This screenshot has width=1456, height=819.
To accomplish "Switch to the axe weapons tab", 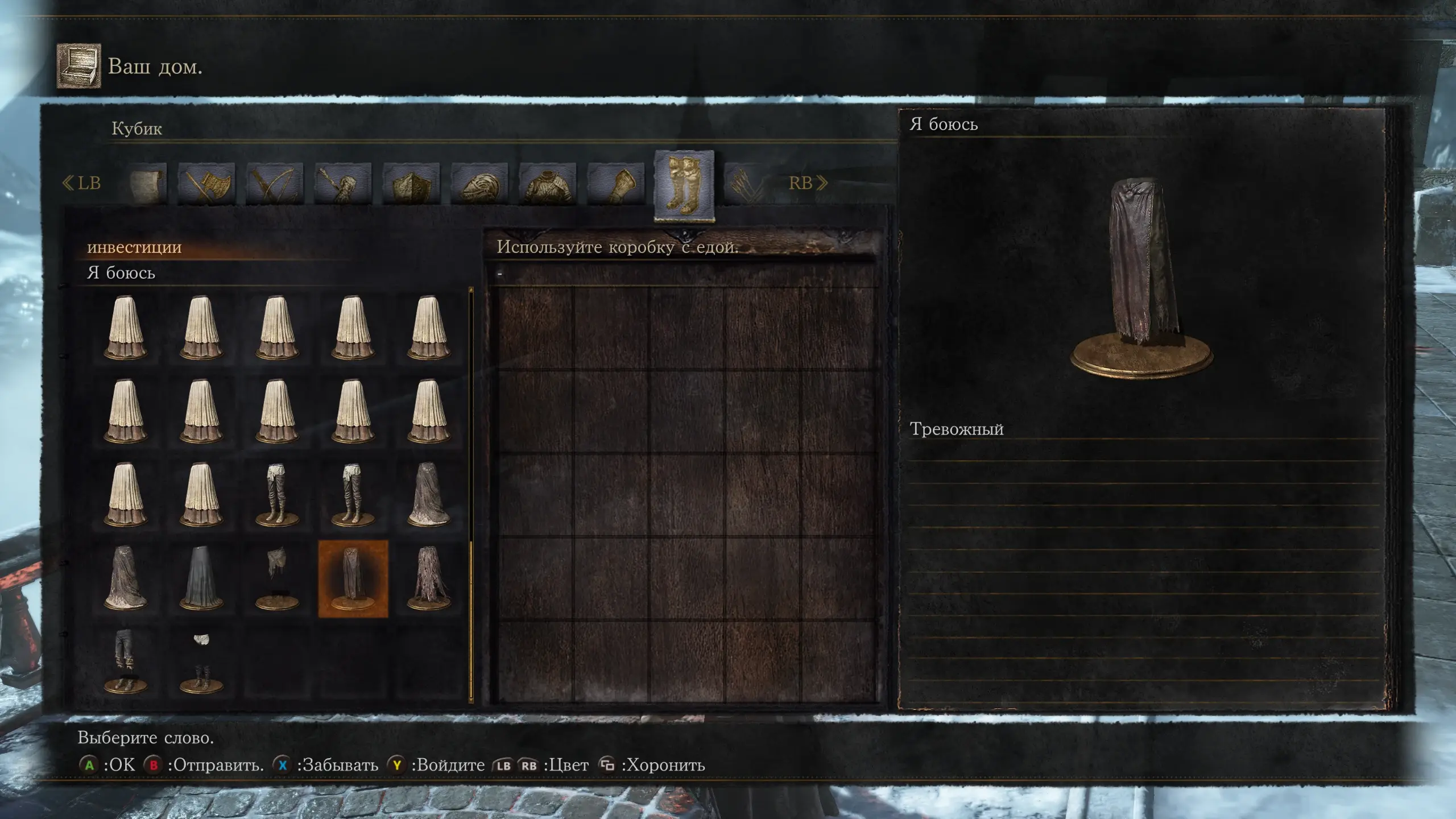I will (206, 184).
